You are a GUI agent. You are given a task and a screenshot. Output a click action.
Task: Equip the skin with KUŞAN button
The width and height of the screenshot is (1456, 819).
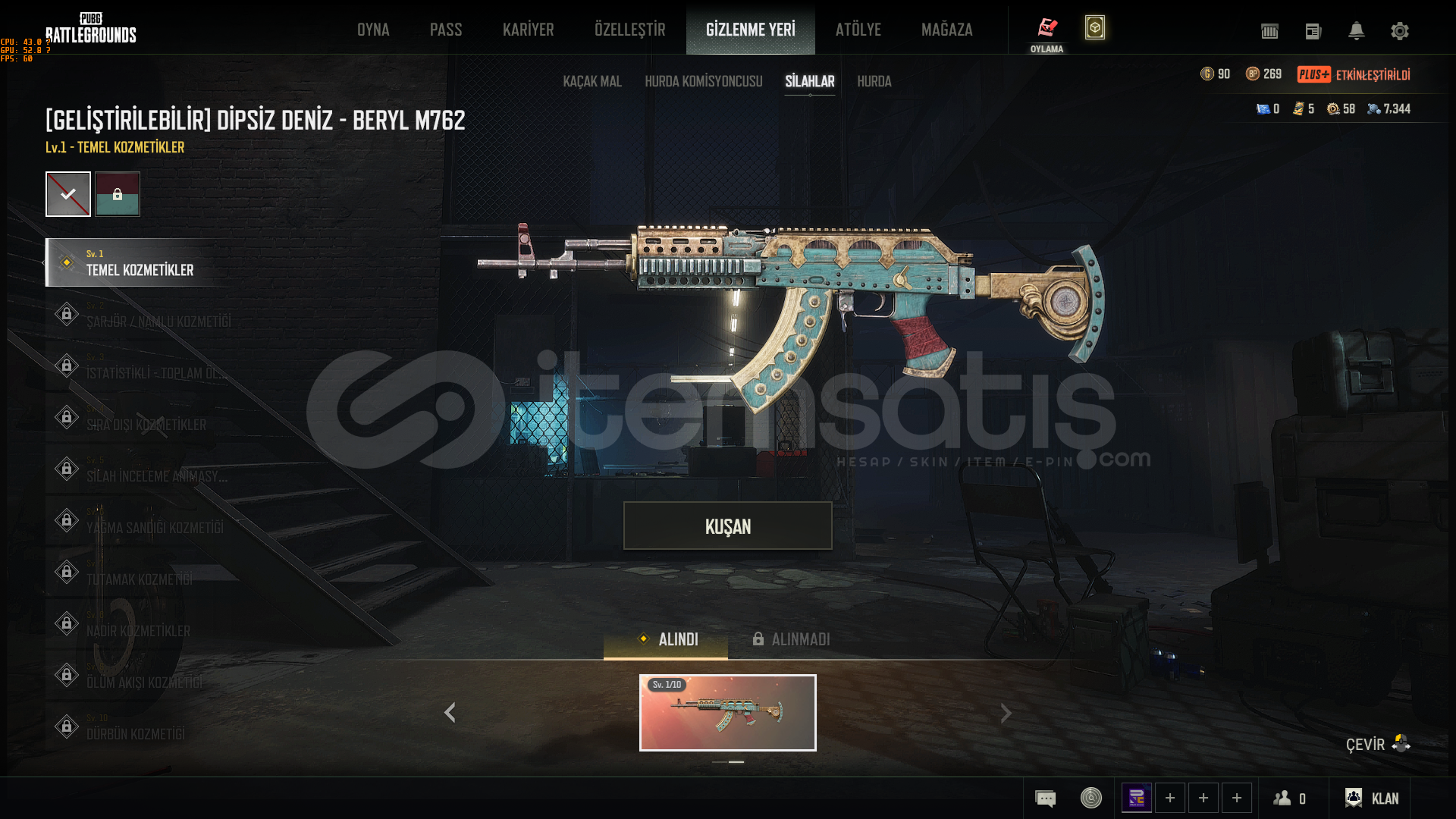[x=728, y=526]
